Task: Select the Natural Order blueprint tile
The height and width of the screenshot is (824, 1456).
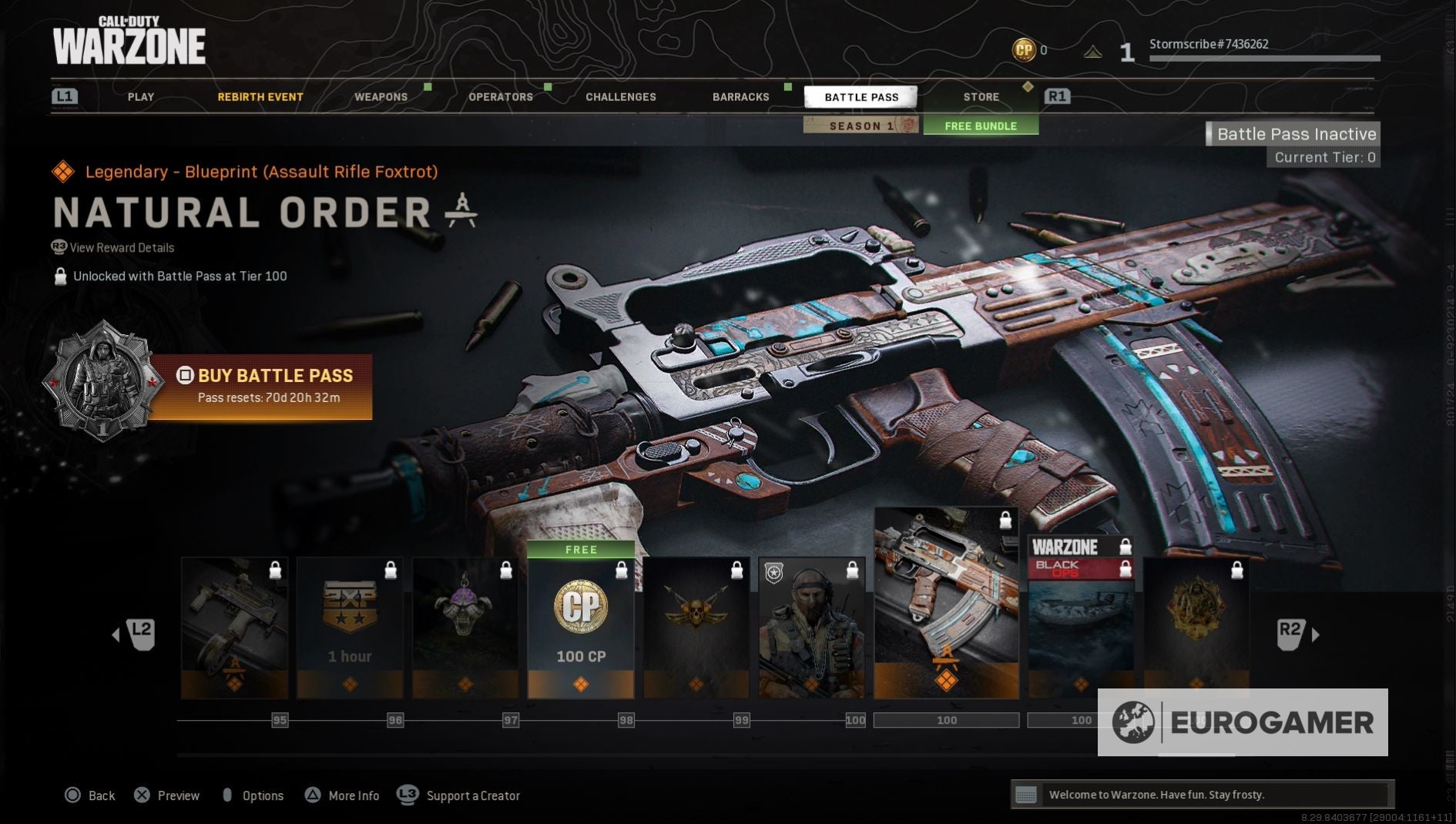Action: (x=946, y=603)
